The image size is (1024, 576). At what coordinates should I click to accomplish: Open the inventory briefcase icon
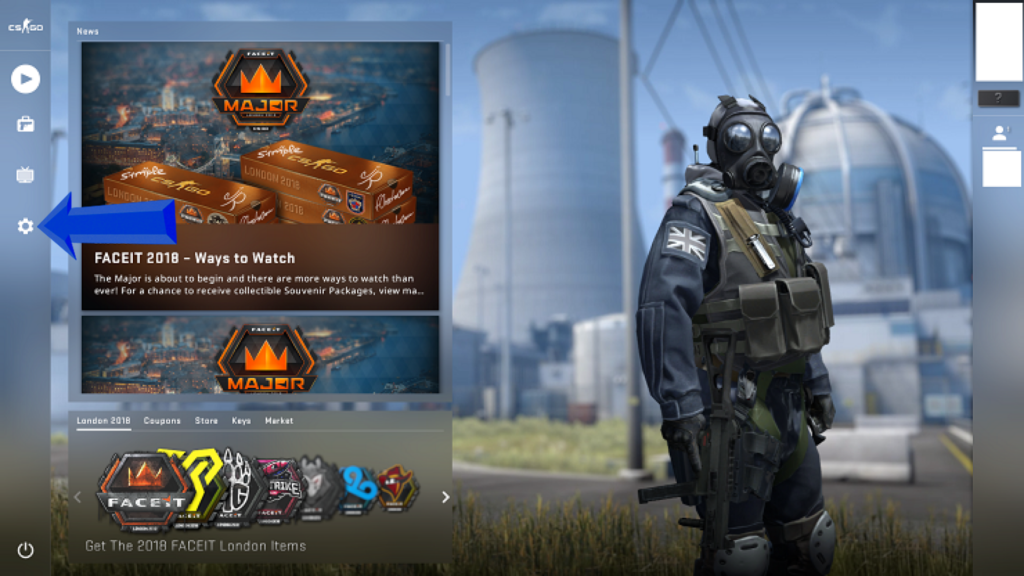click(25, 125)
